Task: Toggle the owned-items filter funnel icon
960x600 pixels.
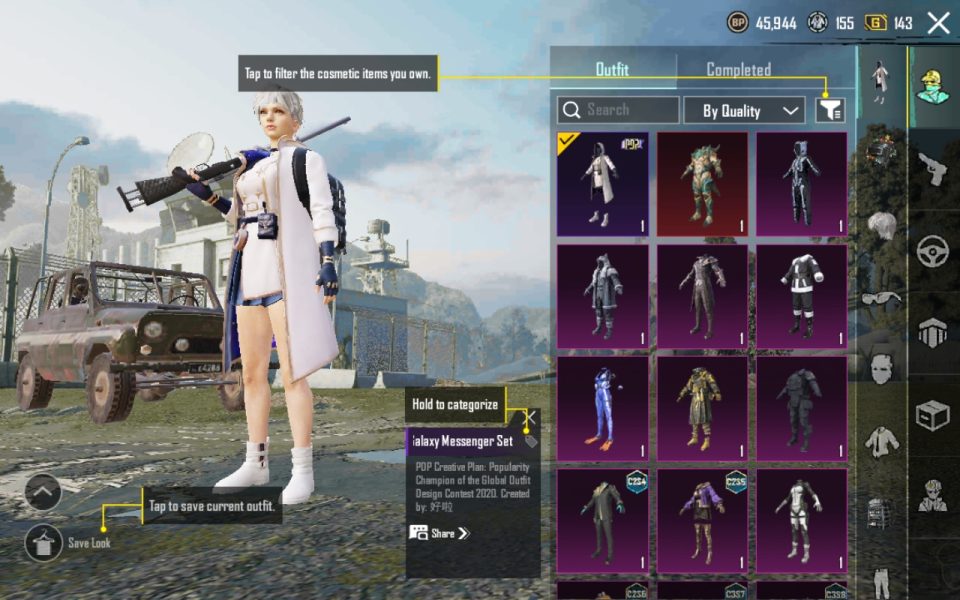Action: coord(830,110)
